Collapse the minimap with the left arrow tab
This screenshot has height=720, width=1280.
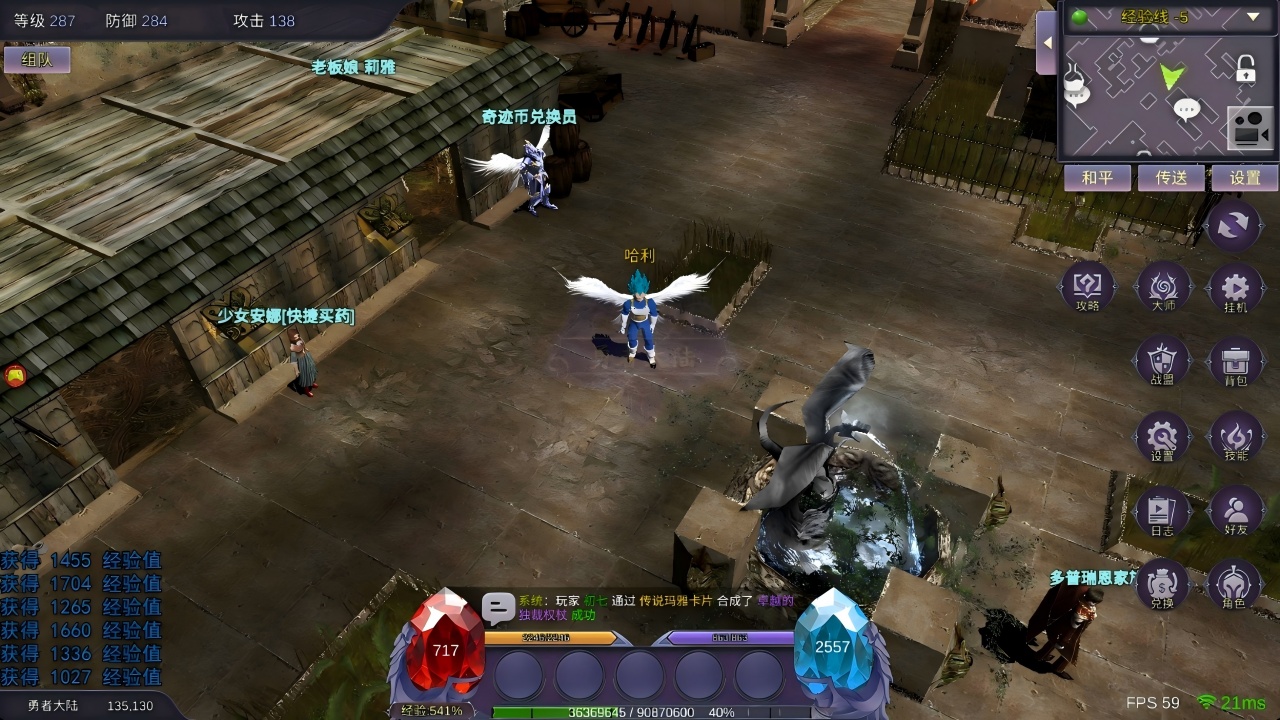click(x=1047, y=44)
